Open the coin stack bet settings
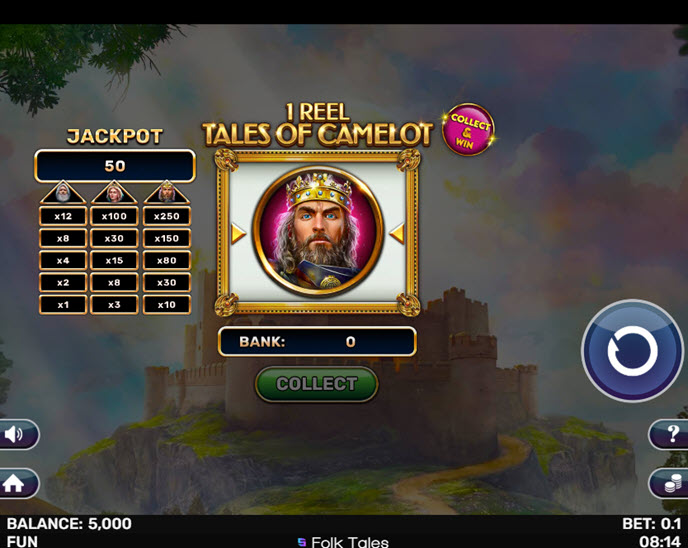 click(x=671, y=484)
